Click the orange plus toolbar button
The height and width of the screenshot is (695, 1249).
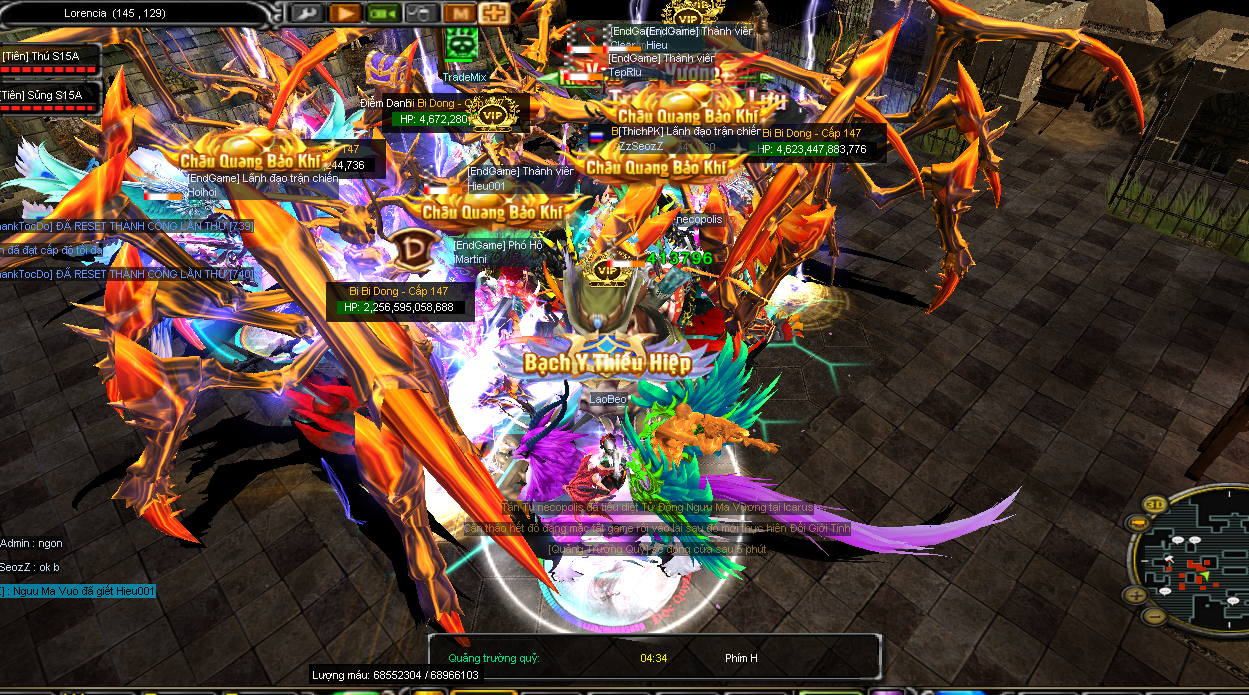493,13
